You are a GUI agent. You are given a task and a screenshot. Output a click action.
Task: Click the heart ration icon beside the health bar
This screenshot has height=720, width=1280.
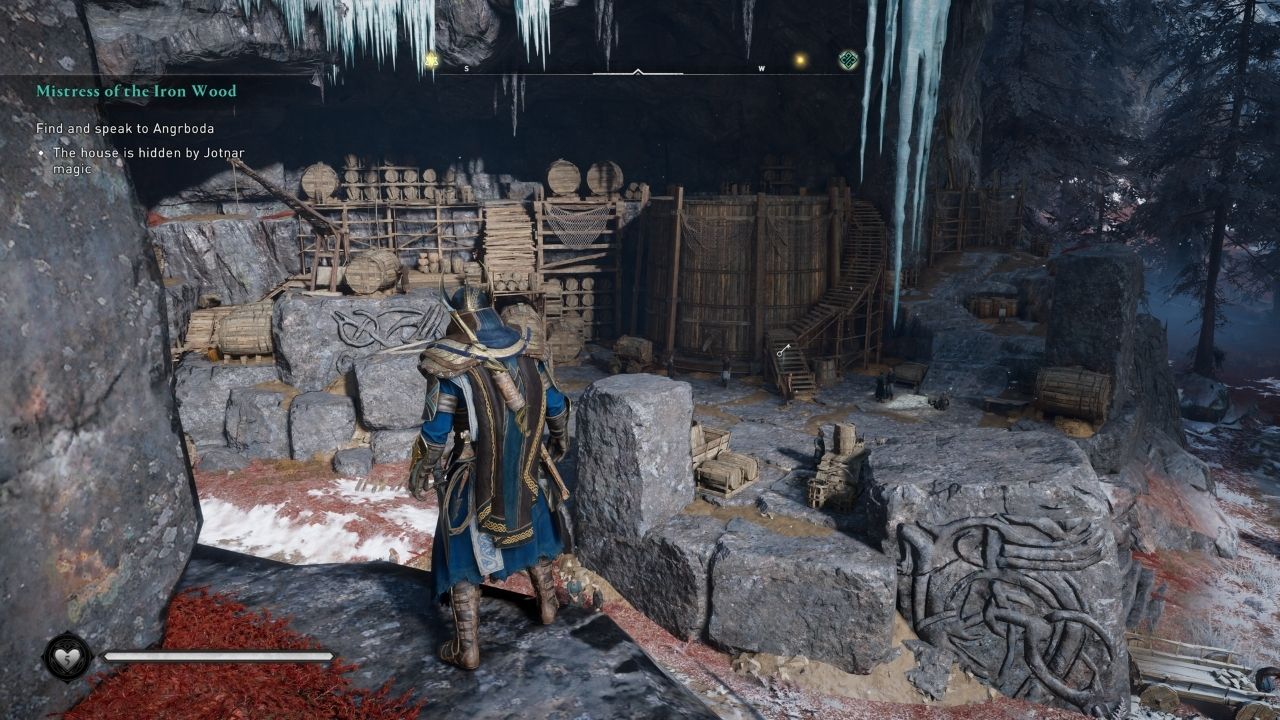[68, 657]
